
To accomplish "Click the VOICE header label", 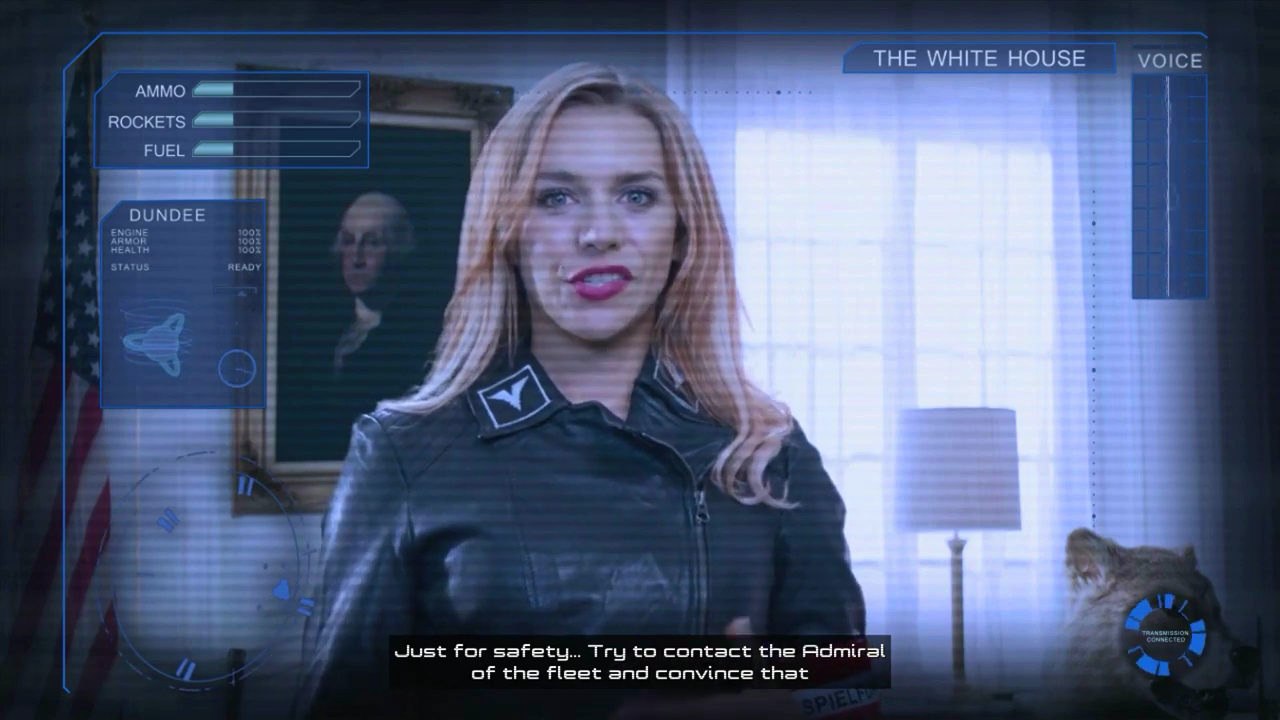I will (x=1170, y=61).
